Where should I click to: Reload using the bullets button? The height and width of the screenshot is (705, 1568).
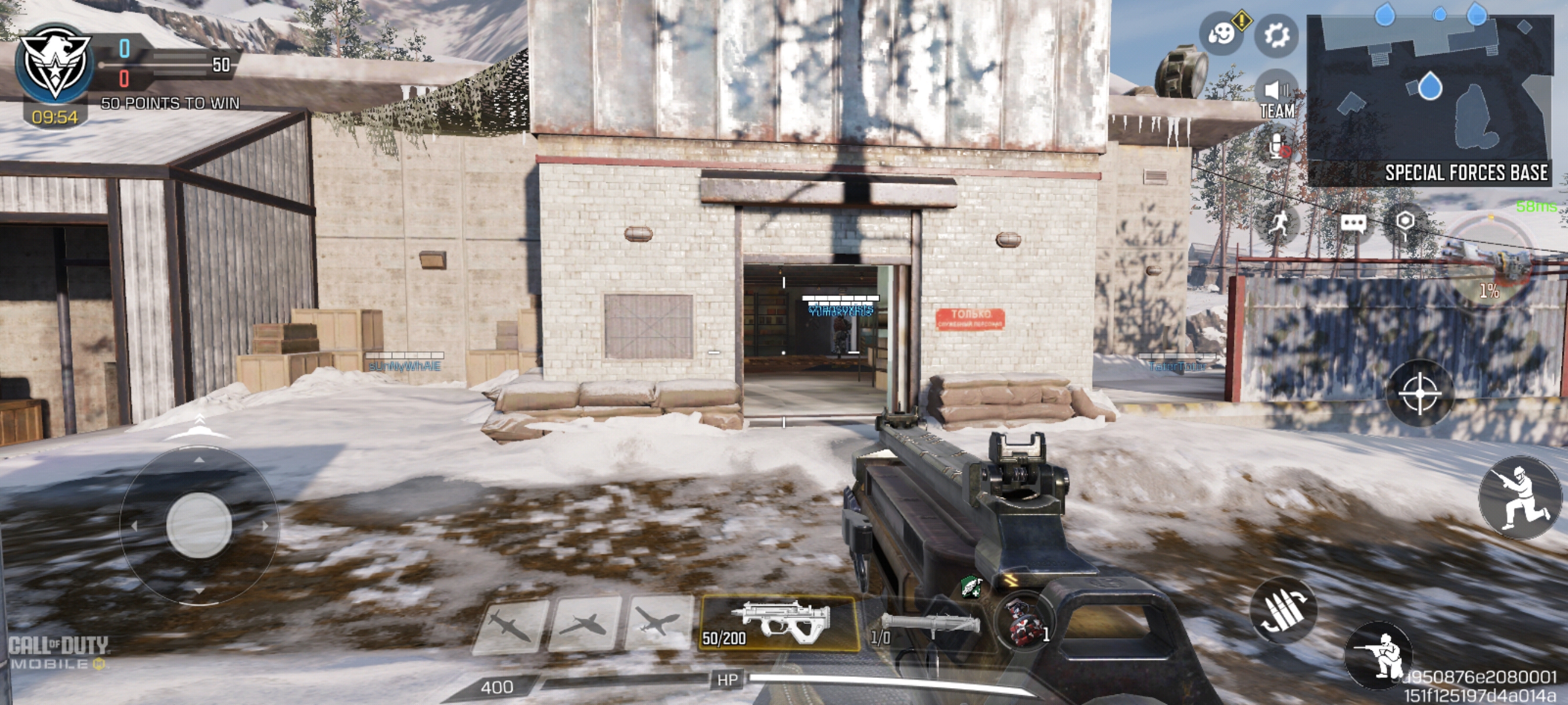pyautogui.click(x=1283, y=610)
